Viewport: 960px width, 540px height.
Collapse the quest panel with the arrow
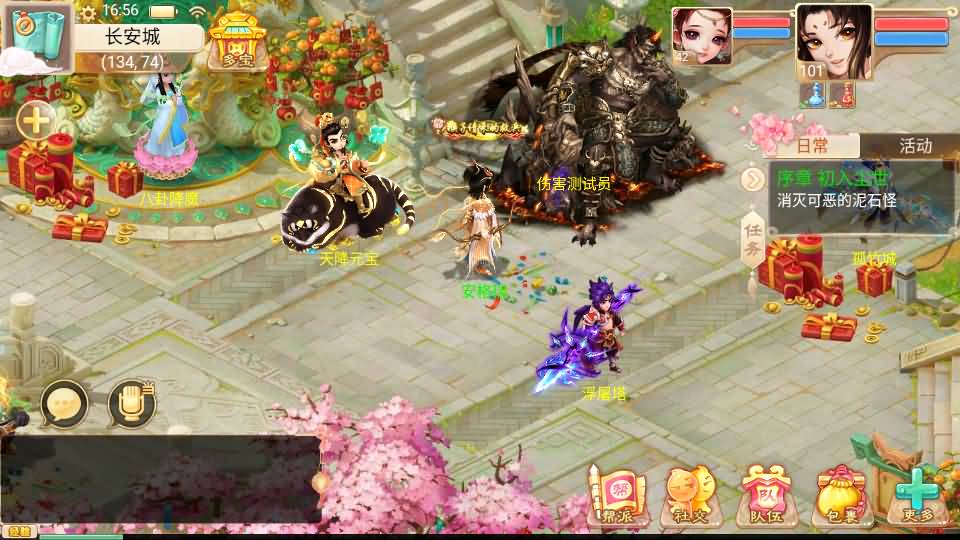pyautogui.click(x=754, y=179)
